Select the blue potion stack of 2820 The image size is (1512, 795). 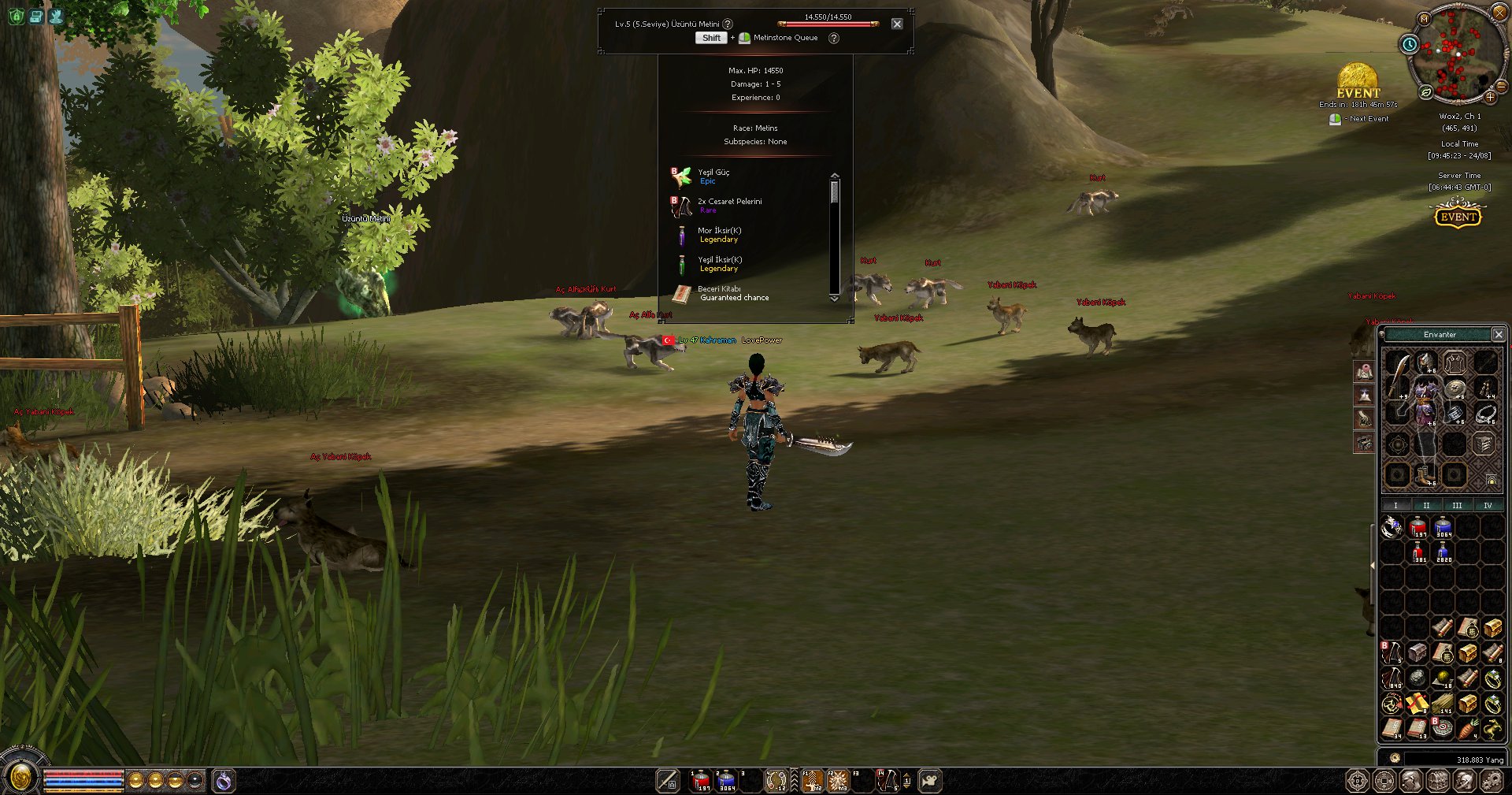pyautogui.click(x=1443, y=552)
